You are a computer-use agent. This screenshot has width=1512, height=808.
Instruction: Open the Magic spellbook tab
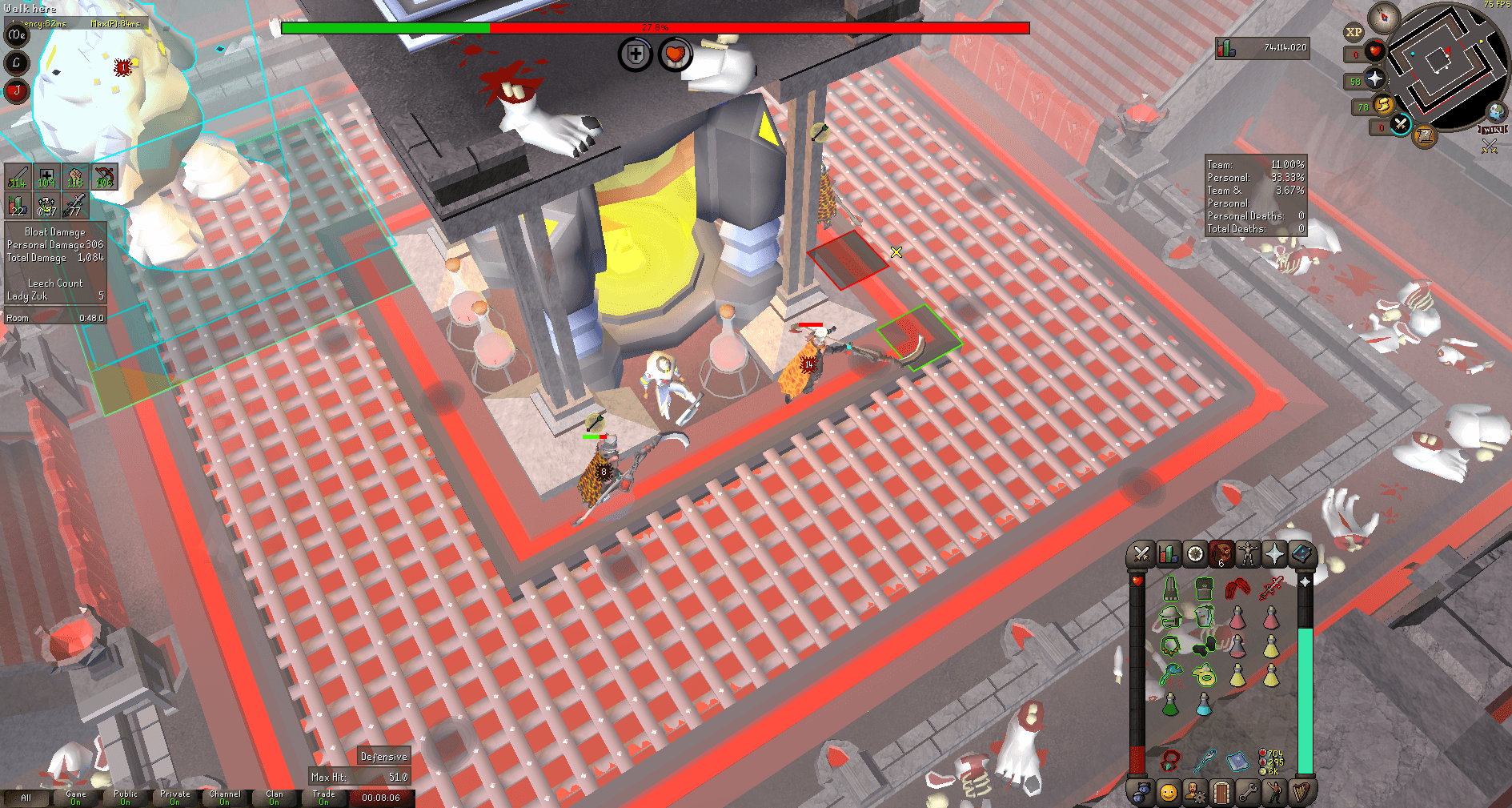coord(1300,554)
